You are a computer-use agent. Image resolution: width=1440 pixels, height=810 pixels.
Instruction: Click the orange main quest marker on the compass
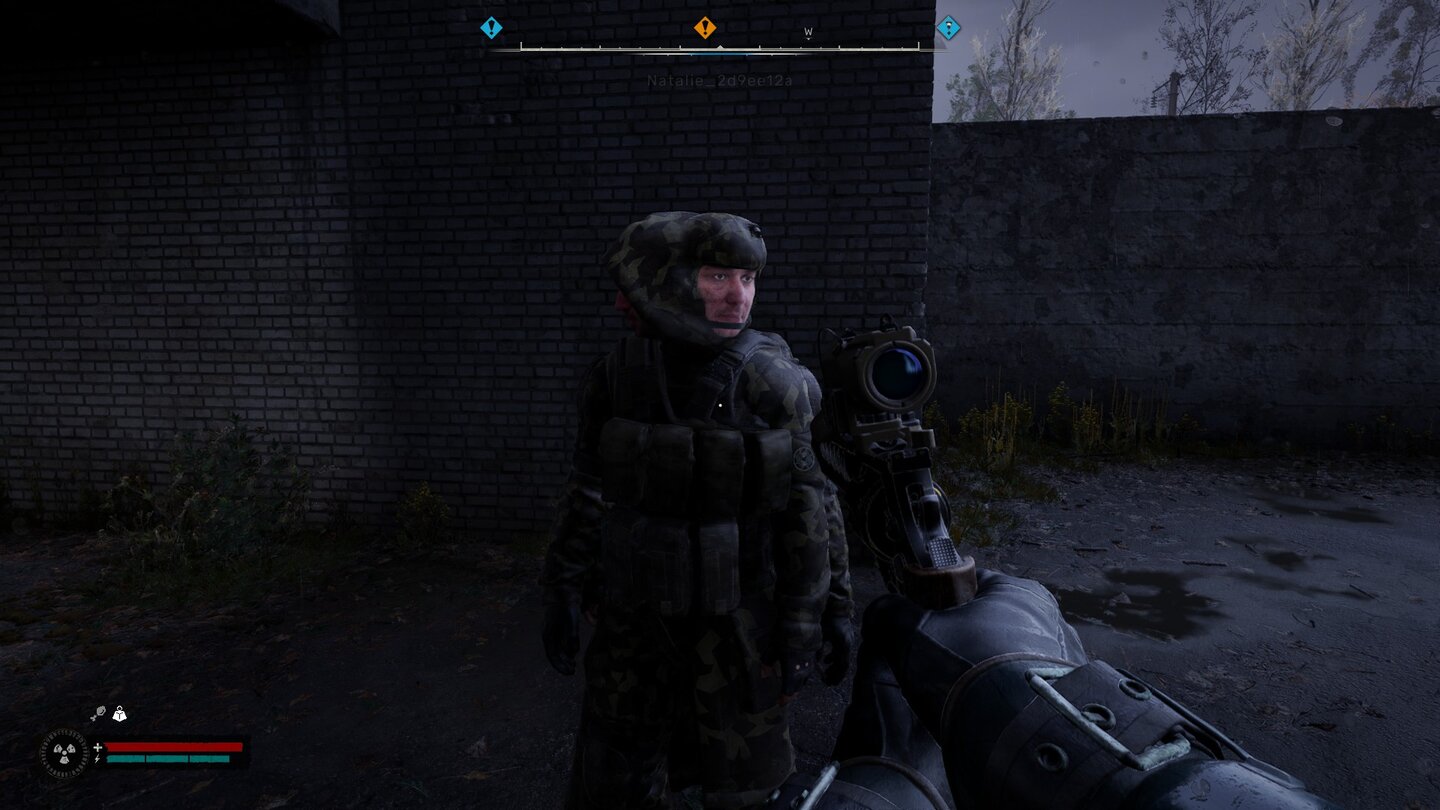click(705, 27)
